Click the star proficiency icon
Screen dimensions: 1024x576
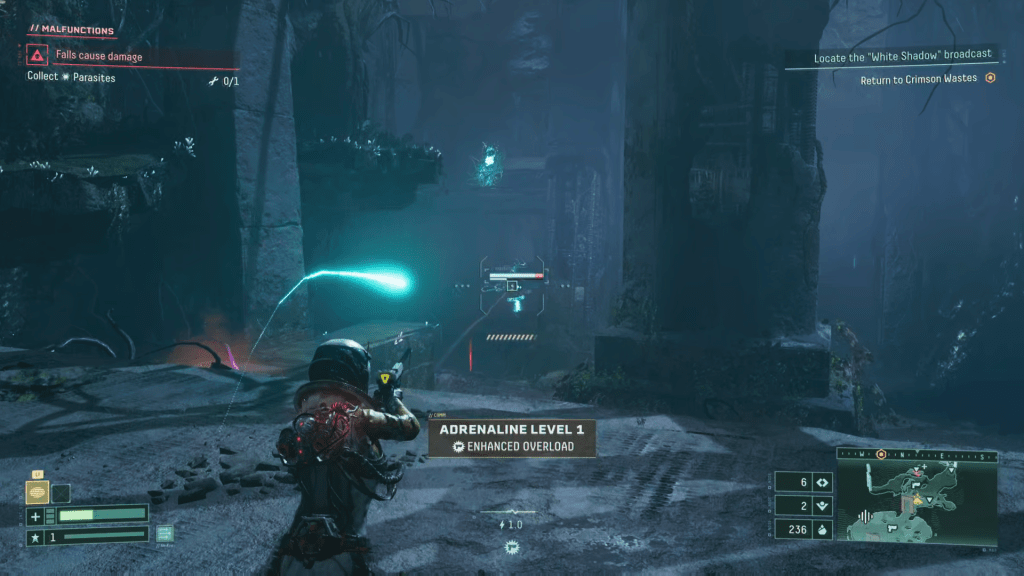[35, 538]
